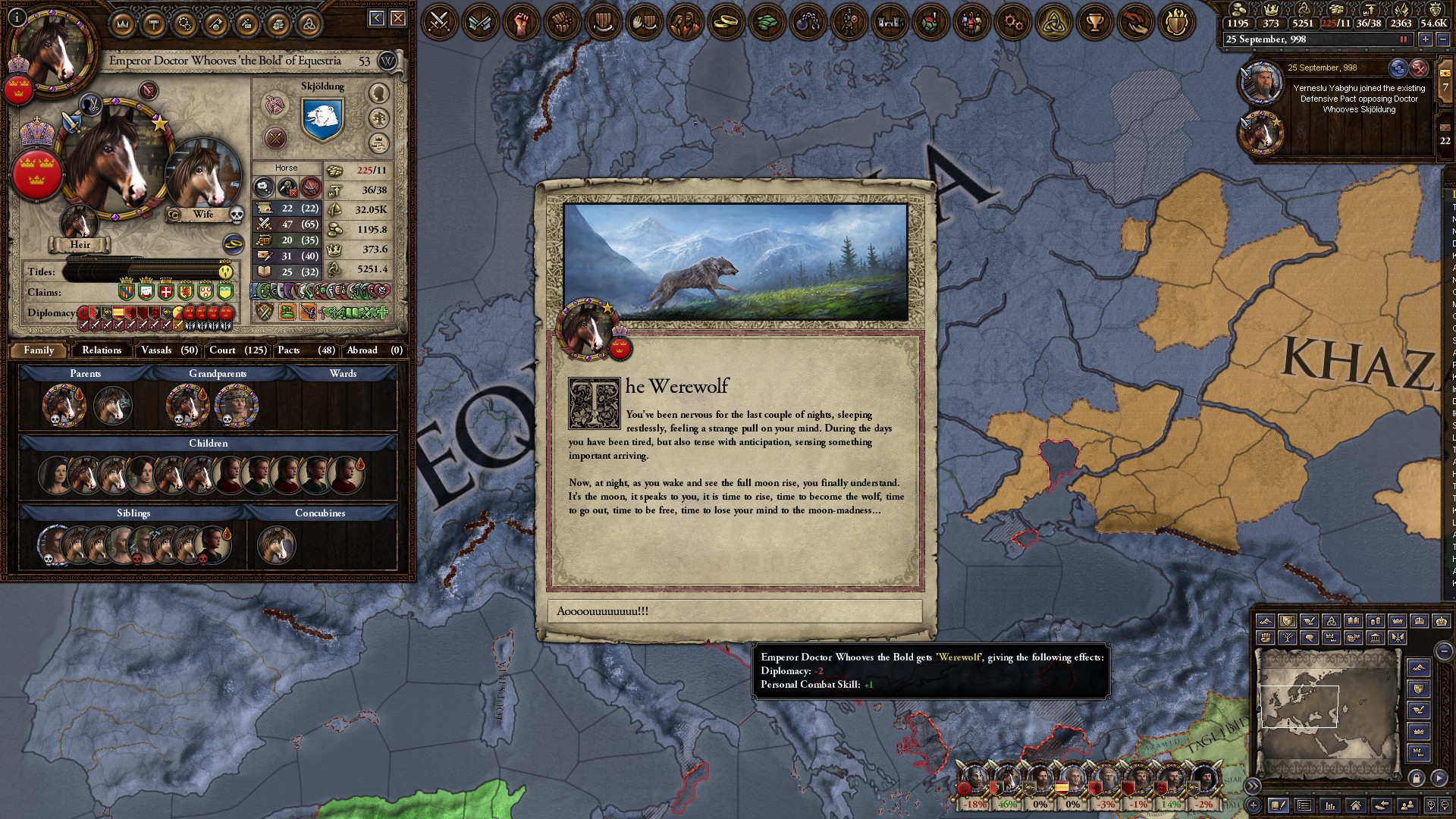Switch to the Relations tab
This screenshot has height=819, width=1456.
click(102, 350)
